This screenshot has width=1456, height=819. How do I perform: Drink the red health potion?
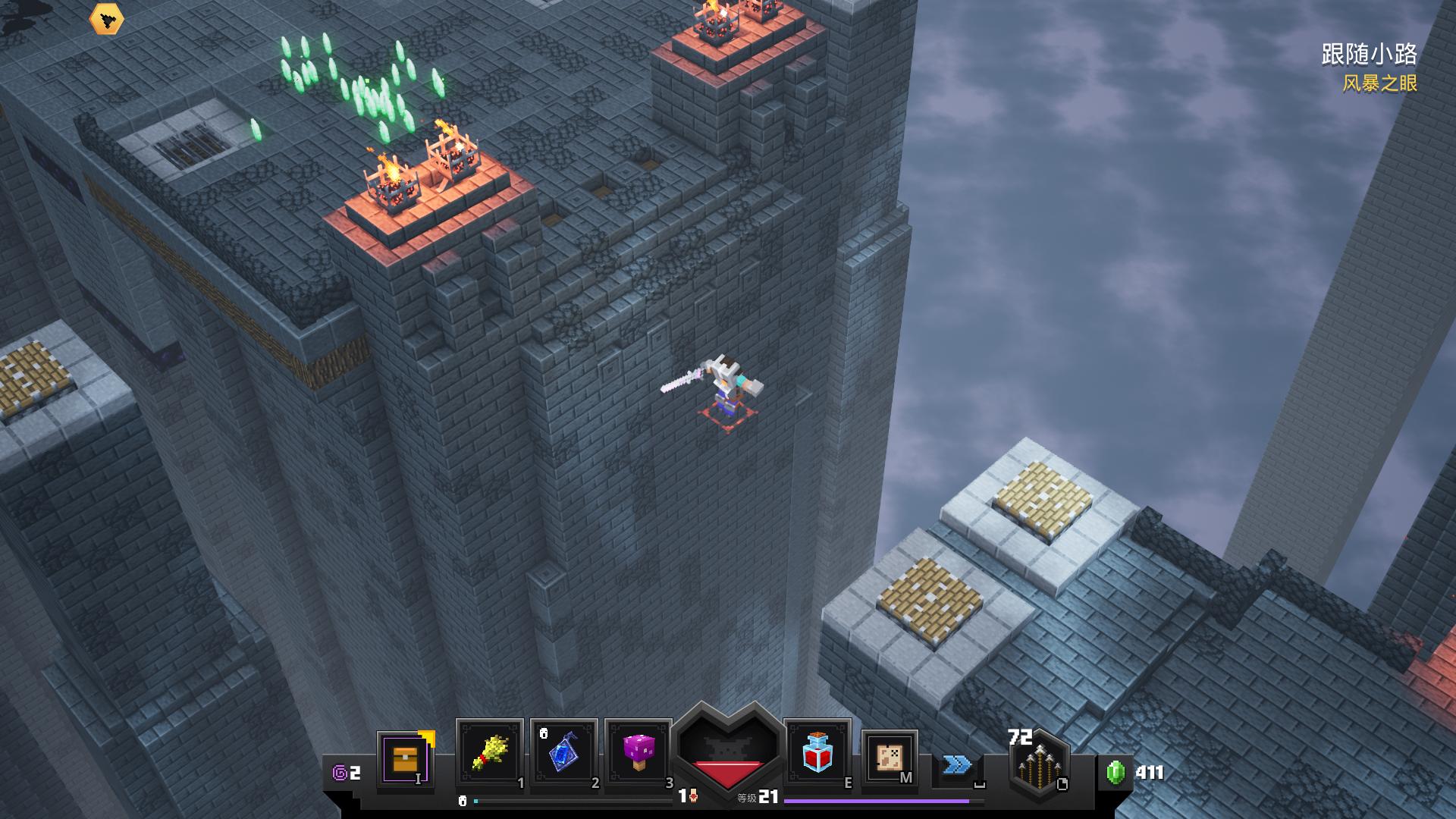pos(817,752)
